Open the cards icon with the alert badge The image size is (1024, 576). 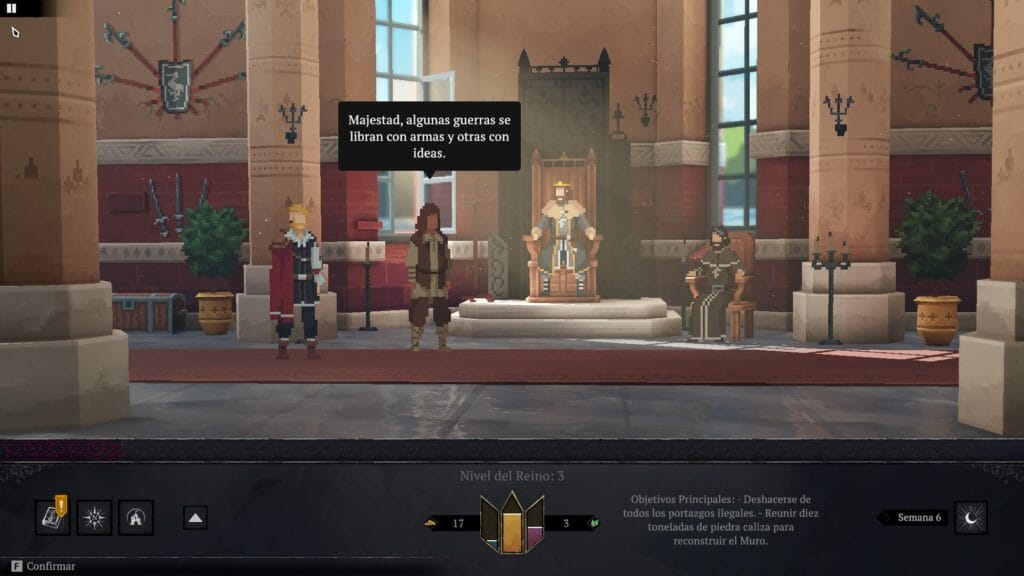click(x=52, y=517)
